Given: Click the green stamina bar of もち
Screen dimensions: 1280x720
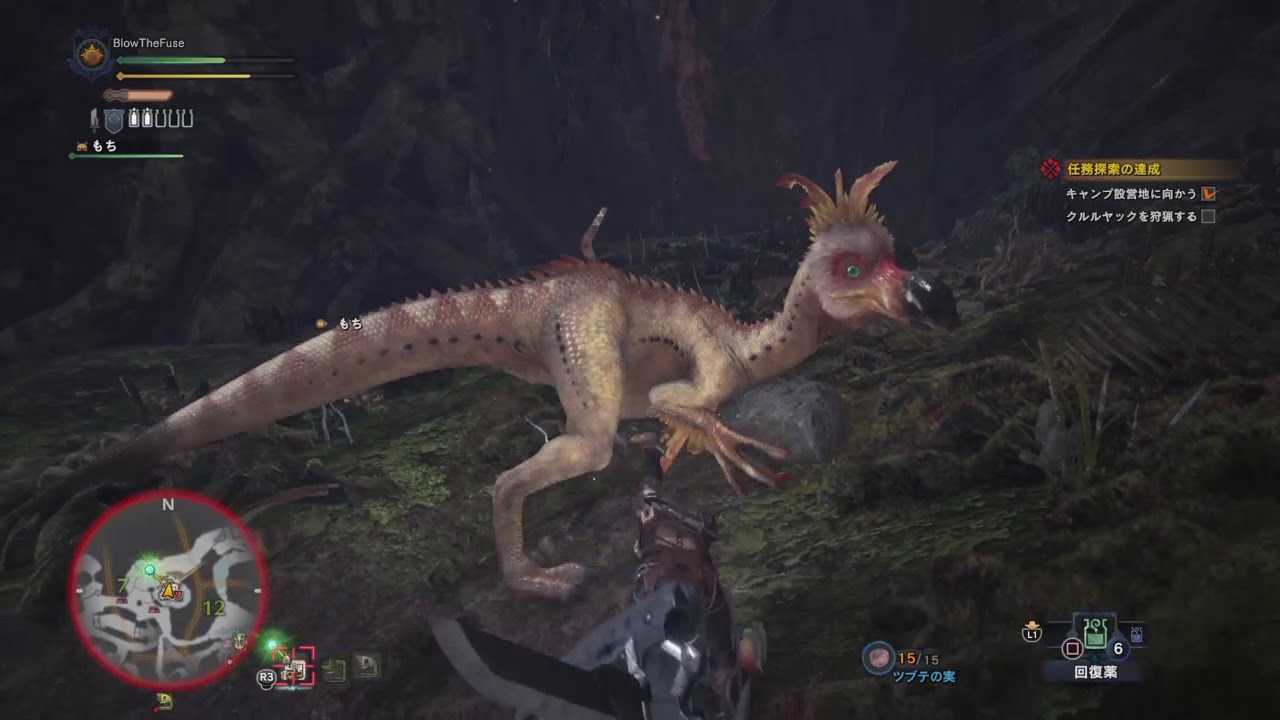Looking at the screenshot, I should tap(125, 155).
